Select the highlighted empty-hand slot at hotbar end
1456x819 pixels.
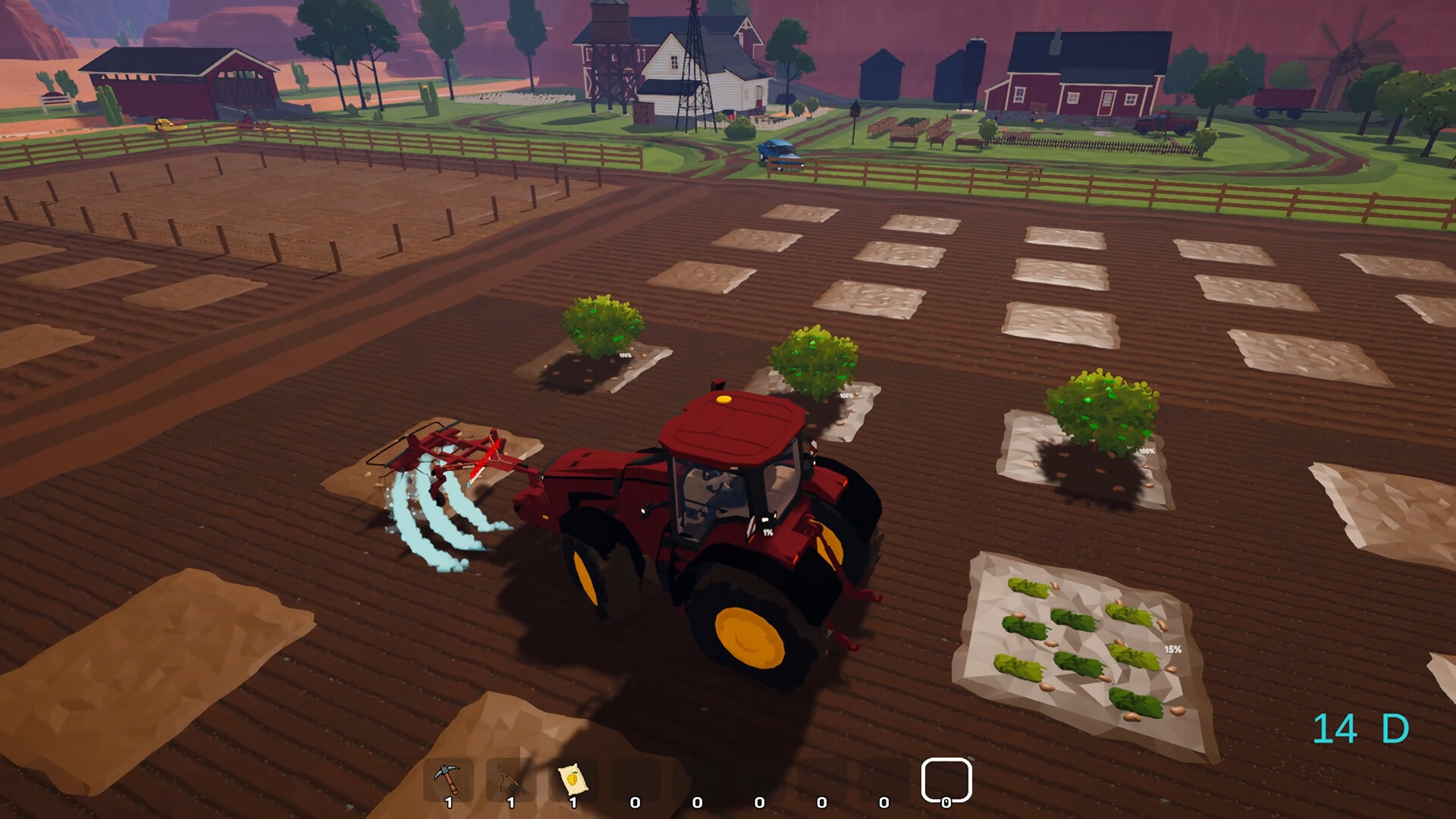[x=946, y=777]
